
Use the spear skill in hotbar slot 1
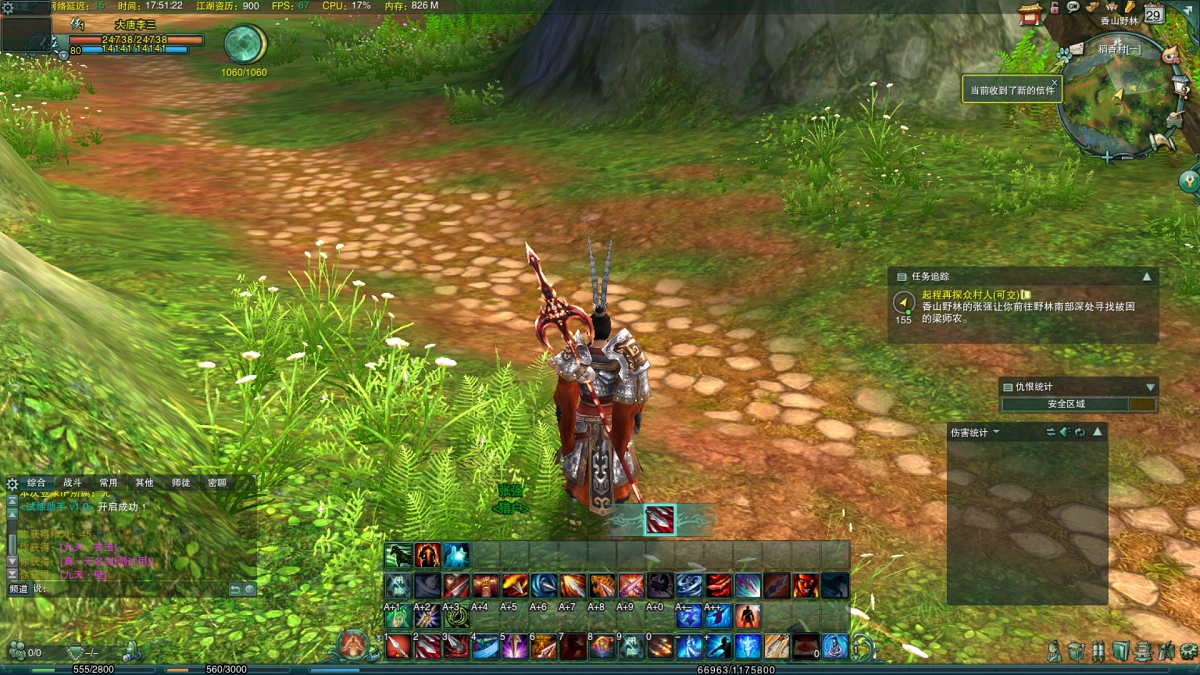[x=399, y=647]
